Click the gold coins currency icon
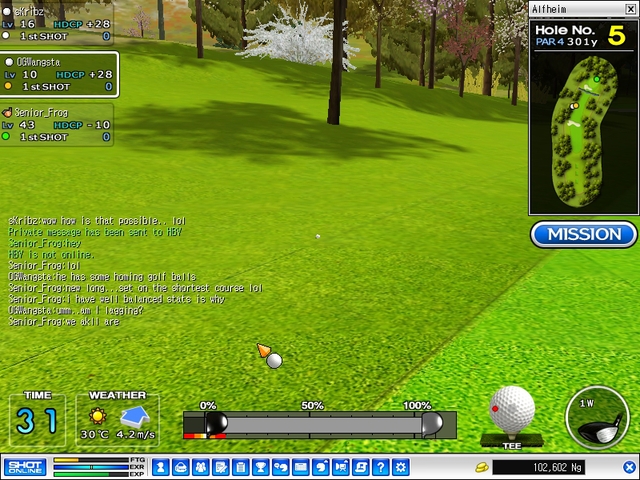The height and width of the screenshot is (480, 640). point(480,467)
